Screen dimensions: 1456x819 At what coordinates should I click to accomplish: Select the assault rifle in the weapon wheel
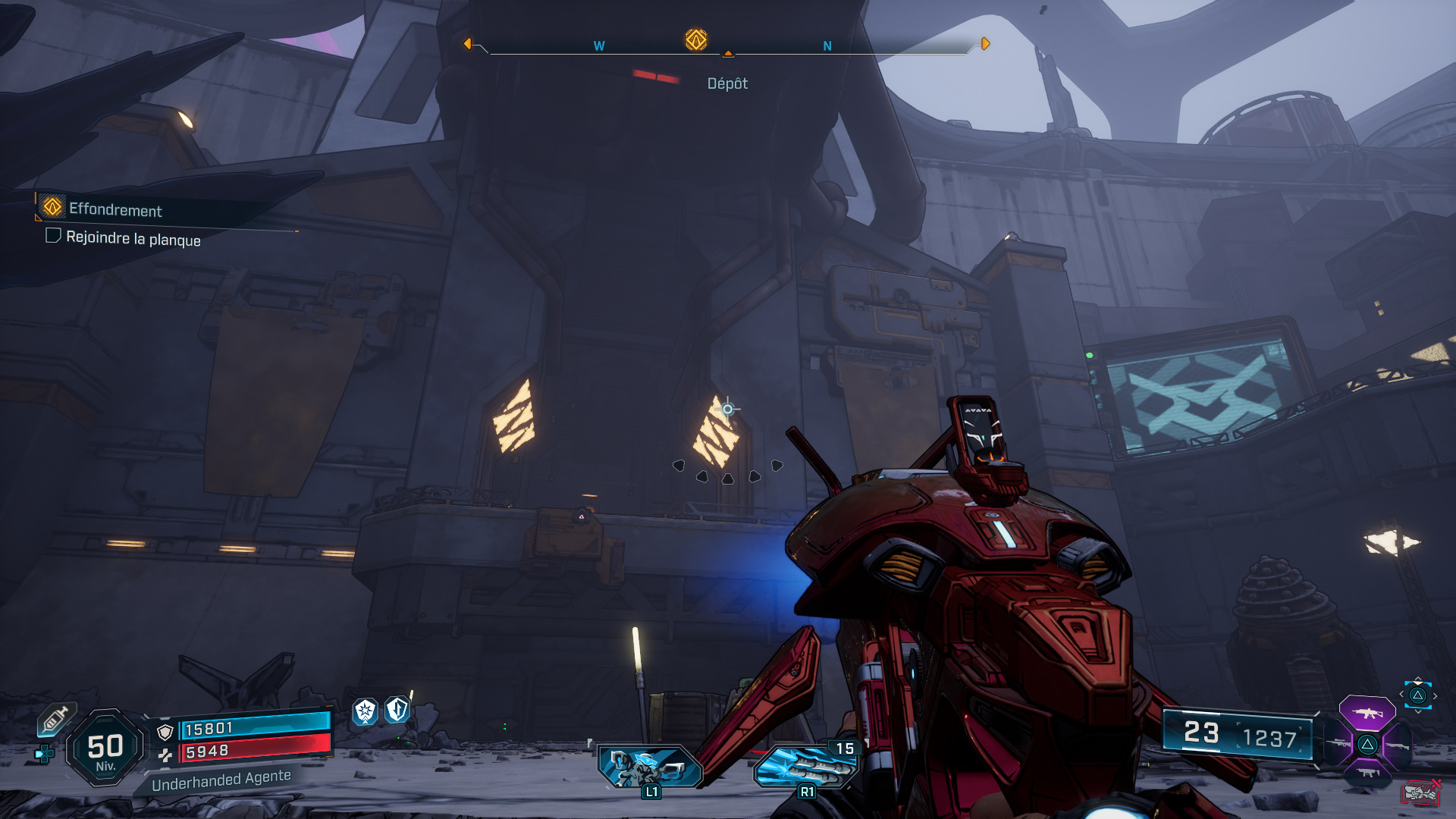[x=1367, y=713]
